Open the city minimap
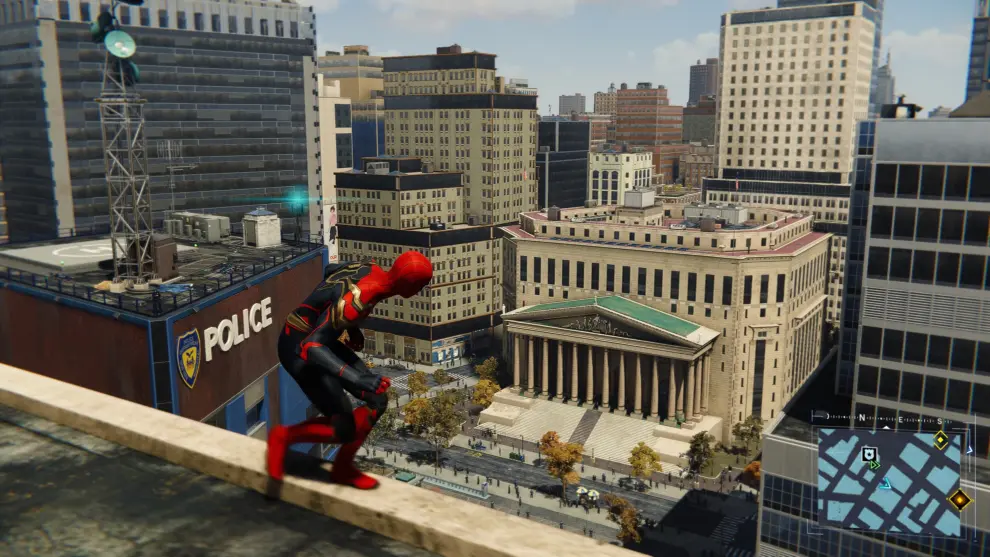This screenshot has height=557, width=990. pos(888,483)
